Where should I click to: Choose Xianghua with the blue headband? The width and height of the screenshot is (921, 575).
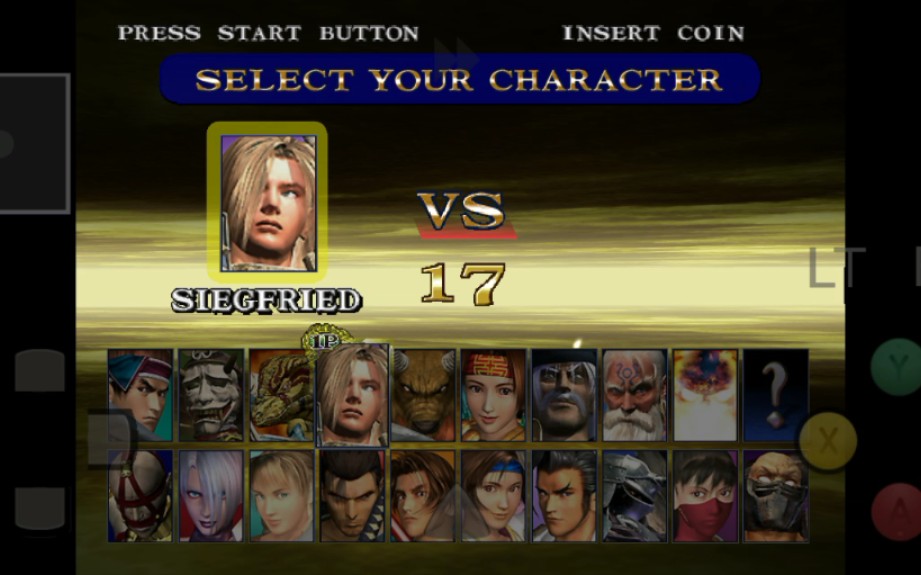[493, 496]
